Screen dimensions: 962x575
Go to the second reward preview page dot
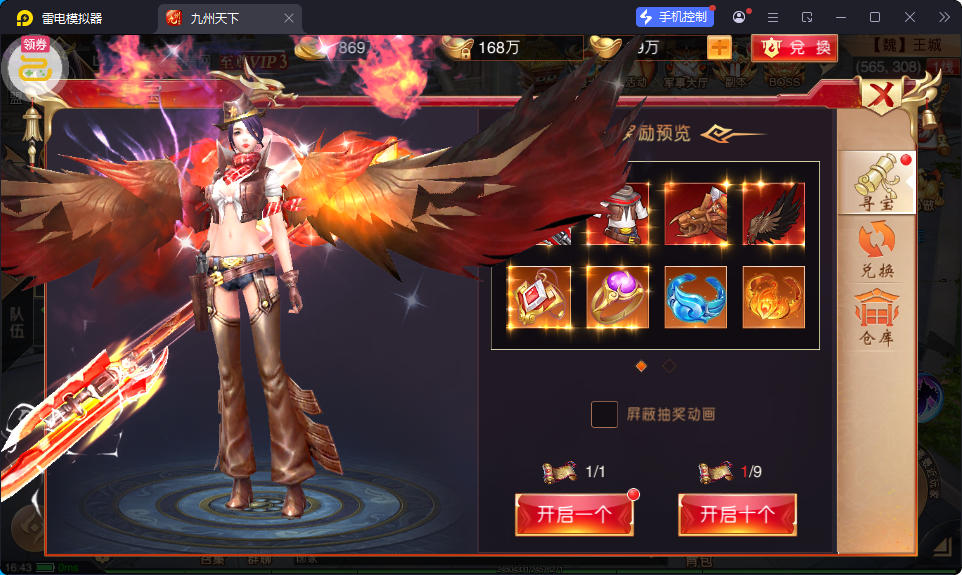coord(669,366)
